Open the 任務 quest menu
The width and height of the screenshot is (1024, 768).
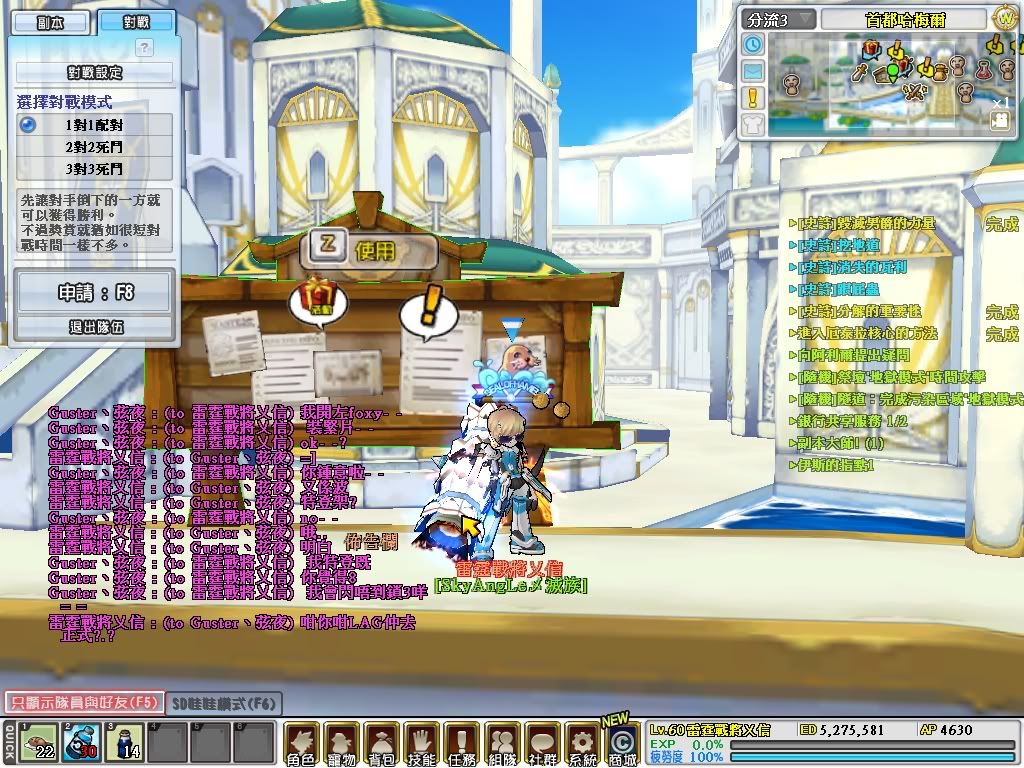tap(461, 744)
